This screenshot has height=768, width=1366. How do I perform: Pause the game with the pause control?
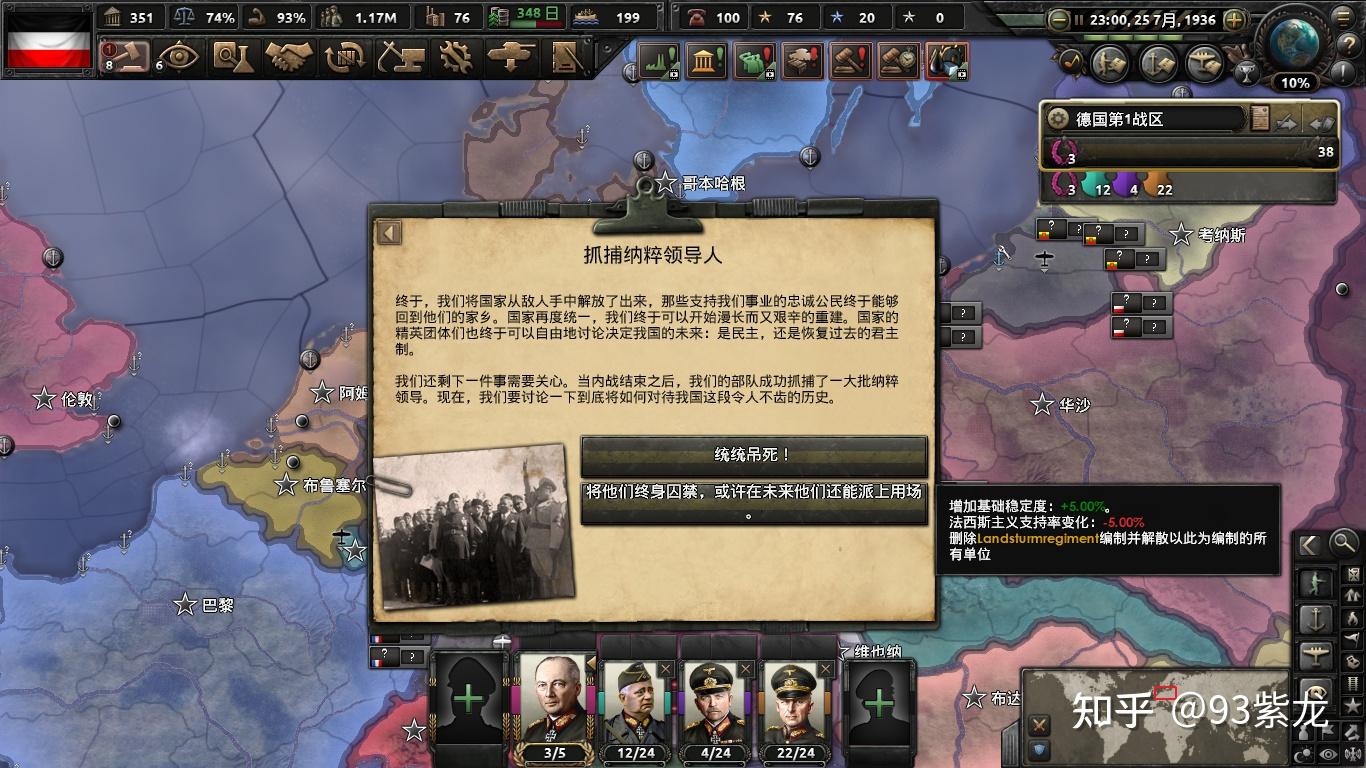(x=1079, y=19)
